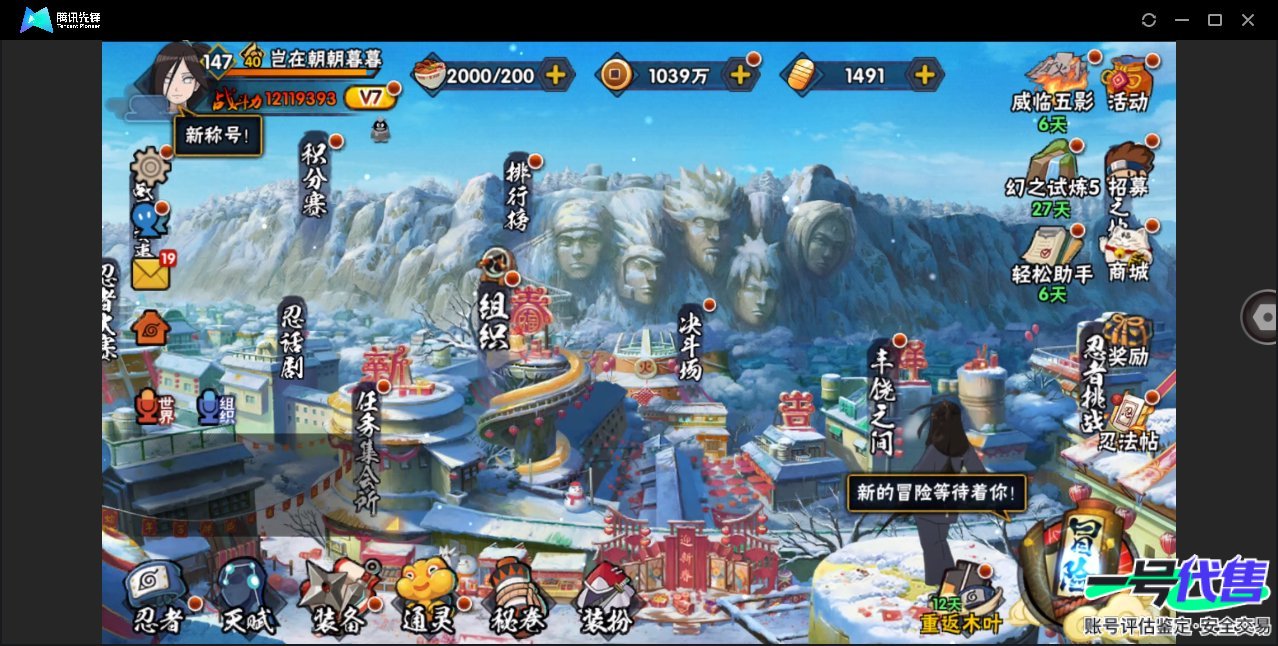Open the 排行榜 ranking board
1278x646 pixels.
[518, 195]
